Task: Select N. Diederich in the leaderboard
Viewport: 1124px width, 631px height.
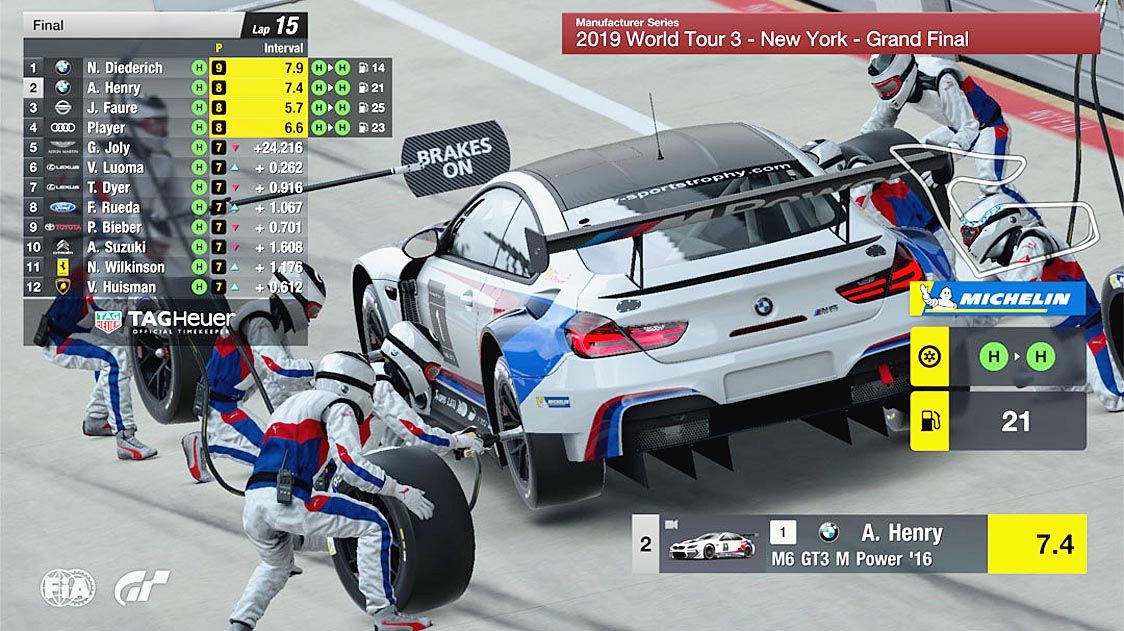Action: 124,68
